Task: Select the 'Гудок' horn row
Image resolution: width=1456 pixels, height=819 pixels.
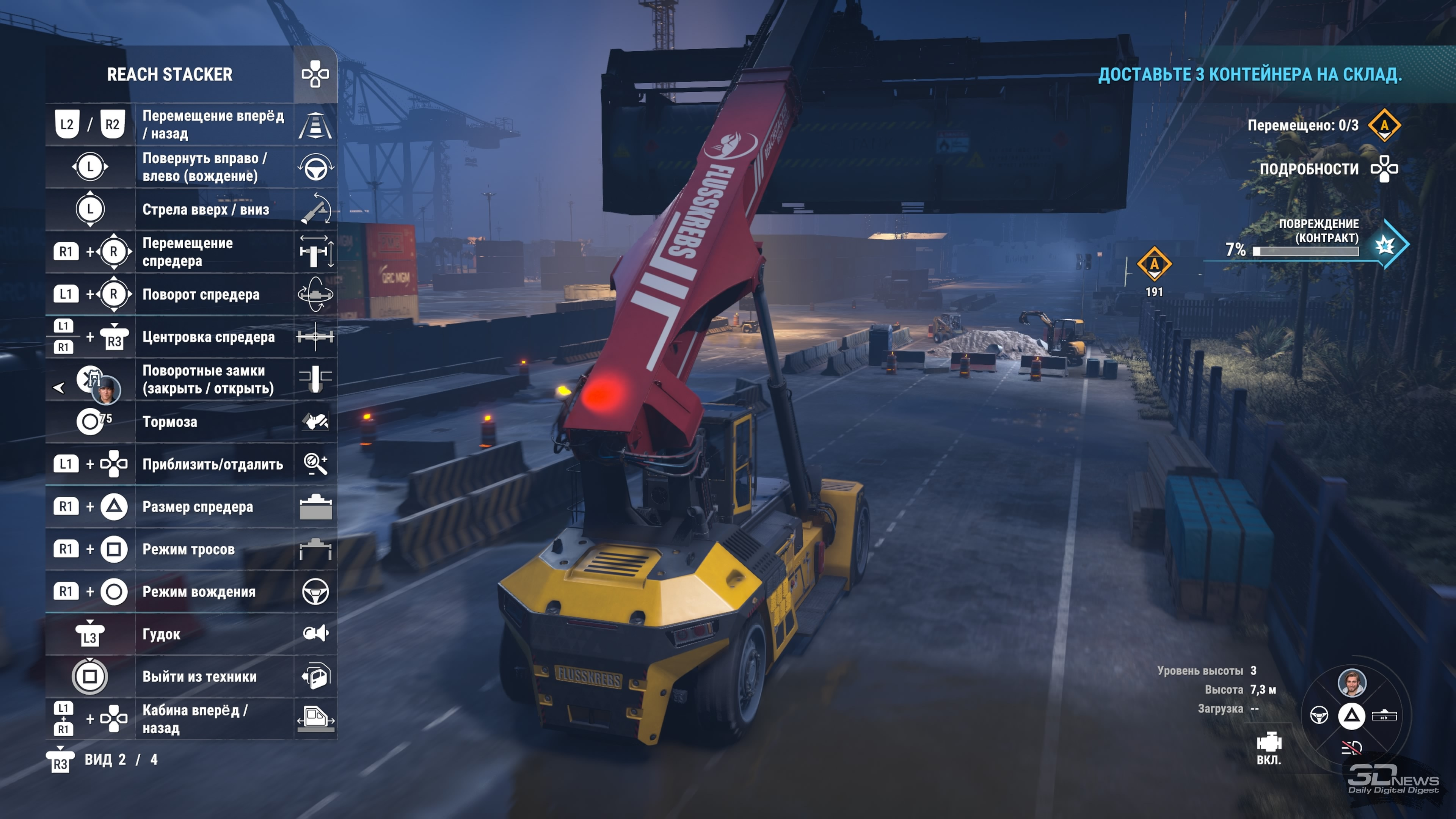Action: pos(191,634)
